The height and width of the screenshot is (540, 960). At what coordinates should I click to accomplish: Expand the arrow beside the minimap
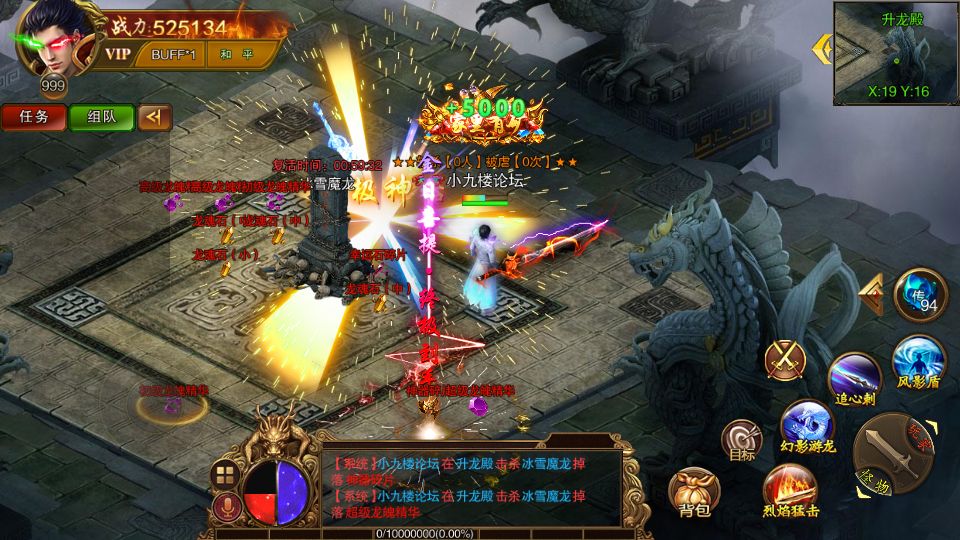tap(823, 47)
